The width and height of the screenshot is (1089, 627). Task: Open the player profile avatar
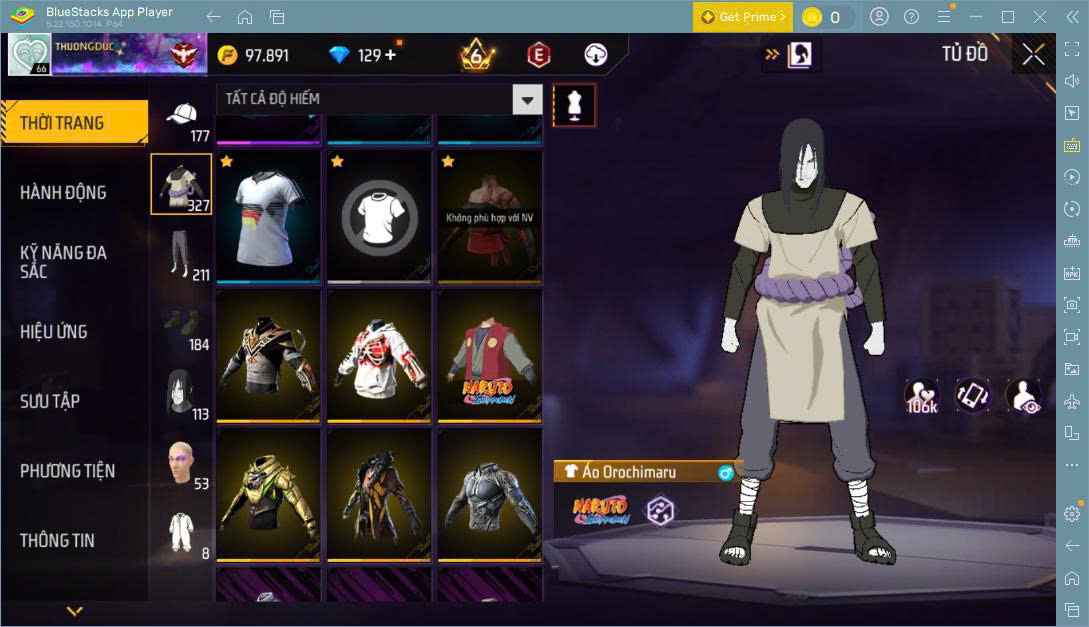coord(29,54)
